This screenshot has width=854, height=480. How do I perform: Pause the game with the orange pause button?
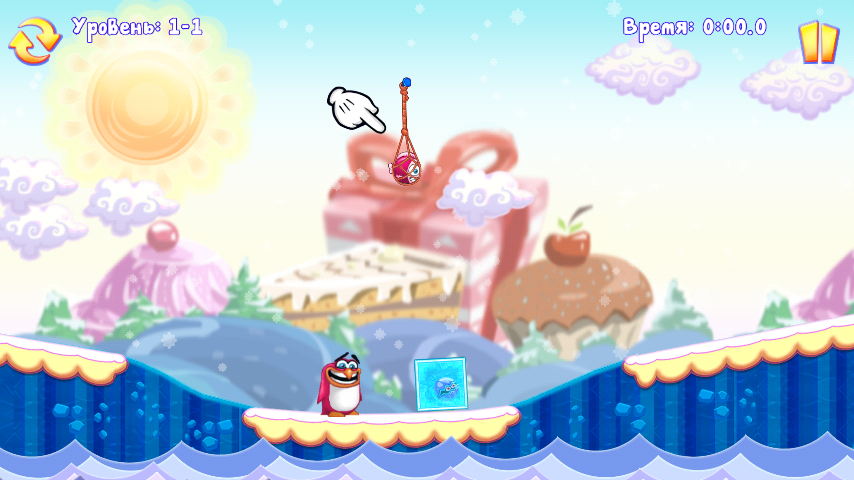817,42
